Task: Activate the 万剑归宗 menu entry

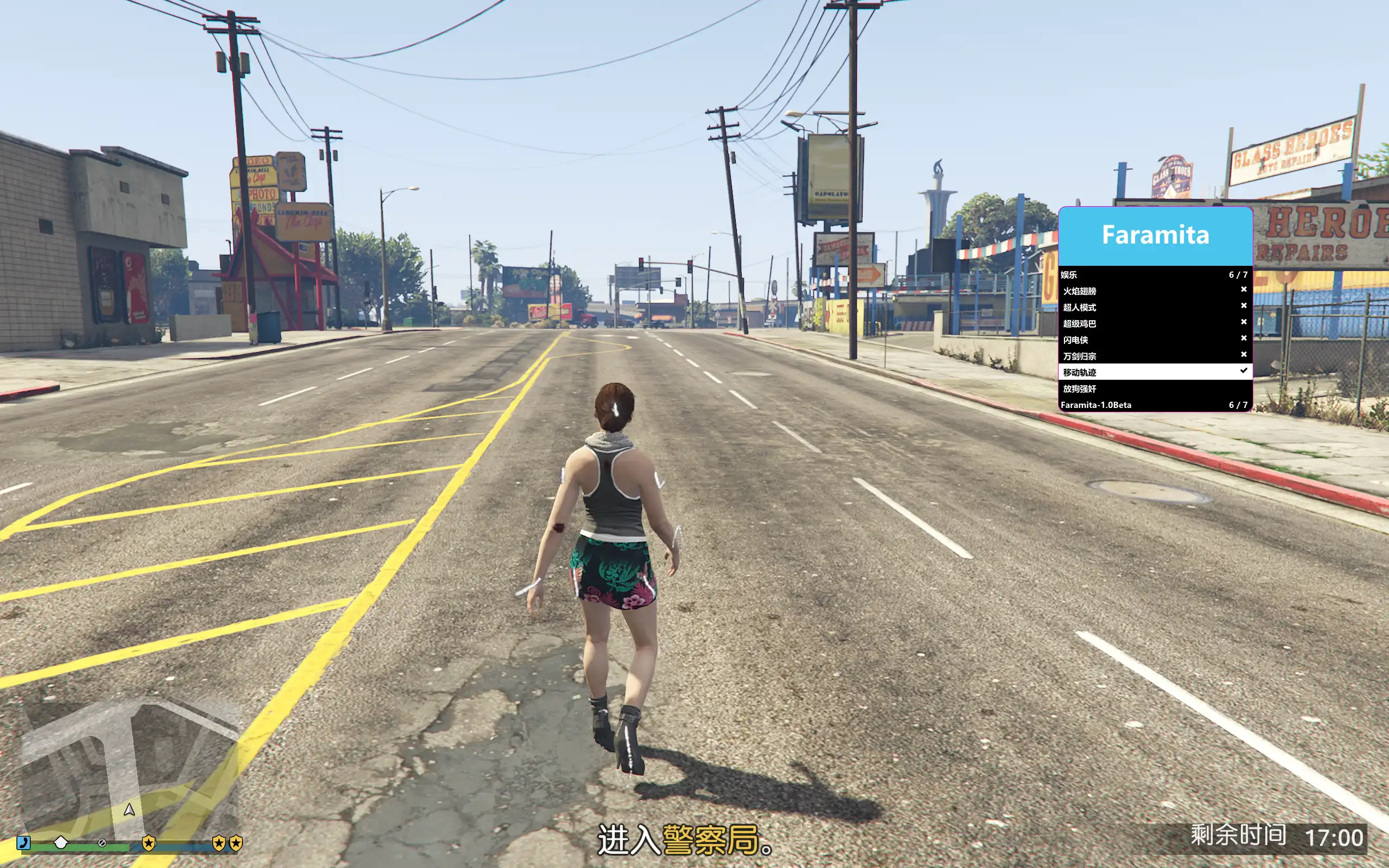Action: click(x=1154, y=356)
